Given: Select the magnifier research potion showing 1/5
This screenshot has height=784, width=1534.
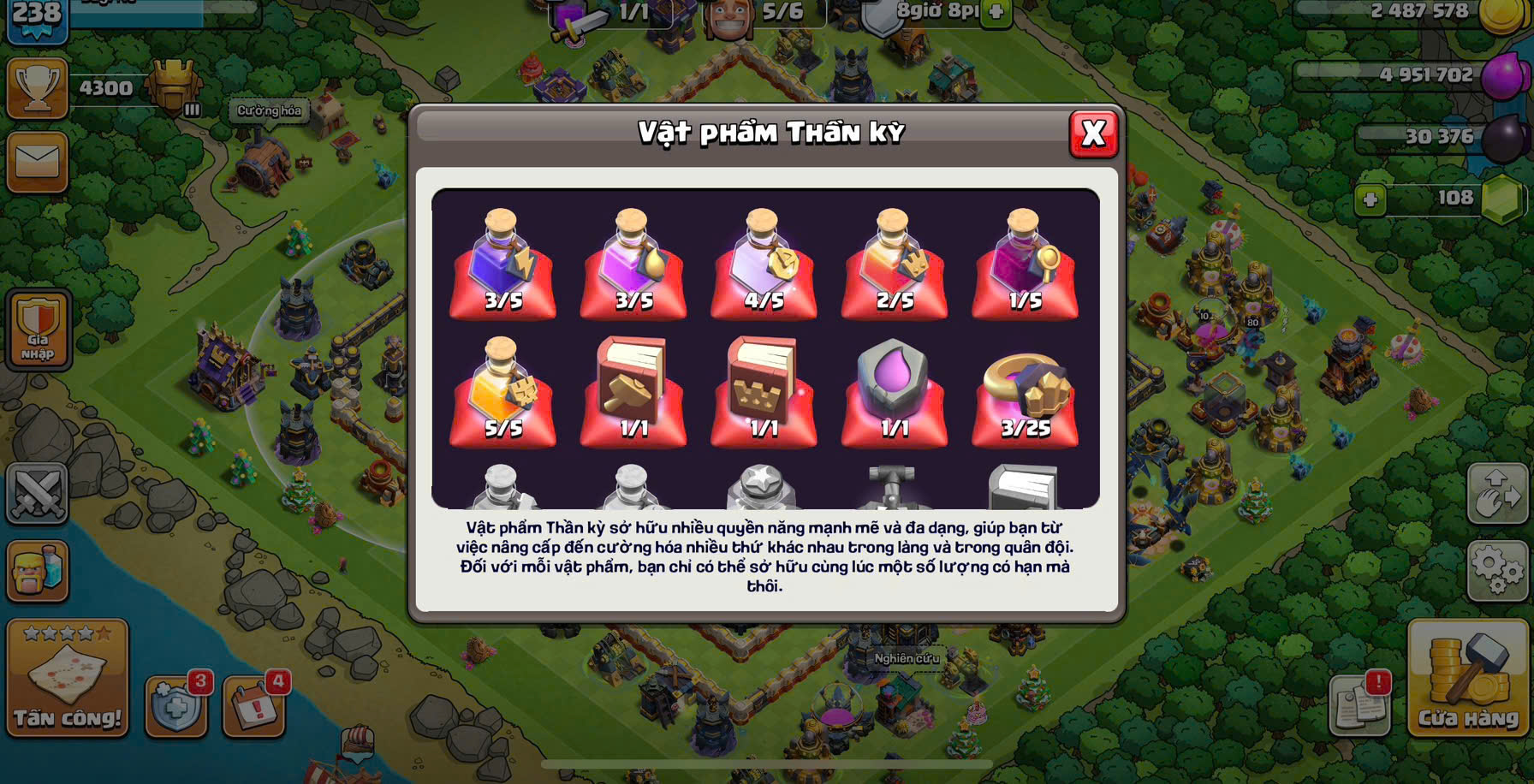Looking at the screenshot, I should pyautogui.click(x=1025, y=264).
